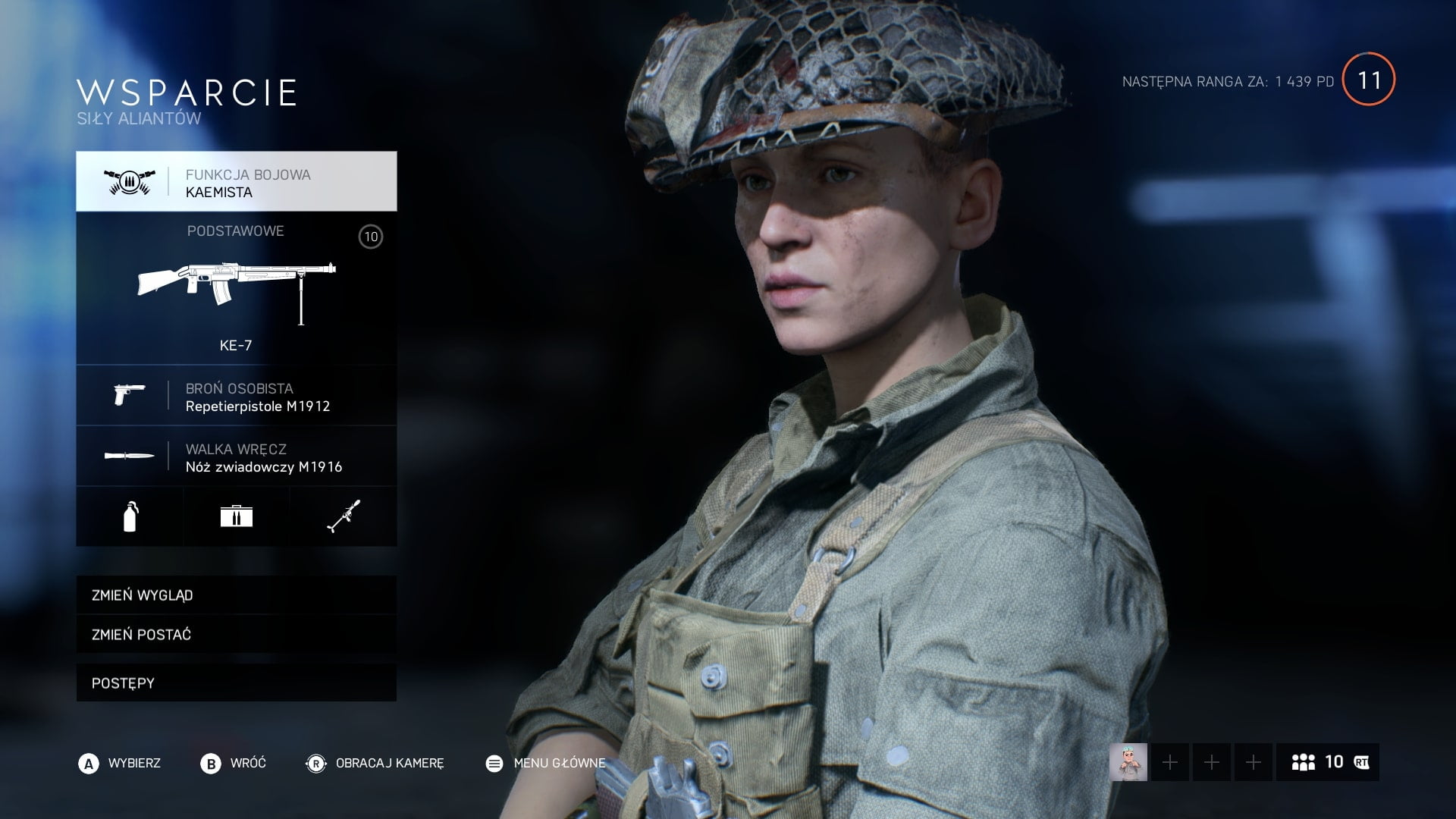Select the Nóż zwiadowczy M1916 melee slot

click(x=236, y=457)
